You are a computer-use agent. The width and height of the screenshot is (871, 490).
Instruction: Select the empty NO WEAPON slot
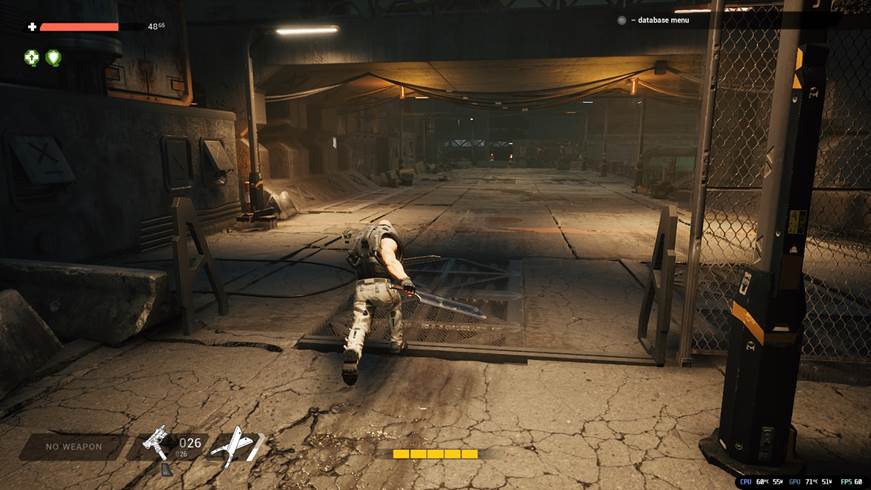coord(72,446)
